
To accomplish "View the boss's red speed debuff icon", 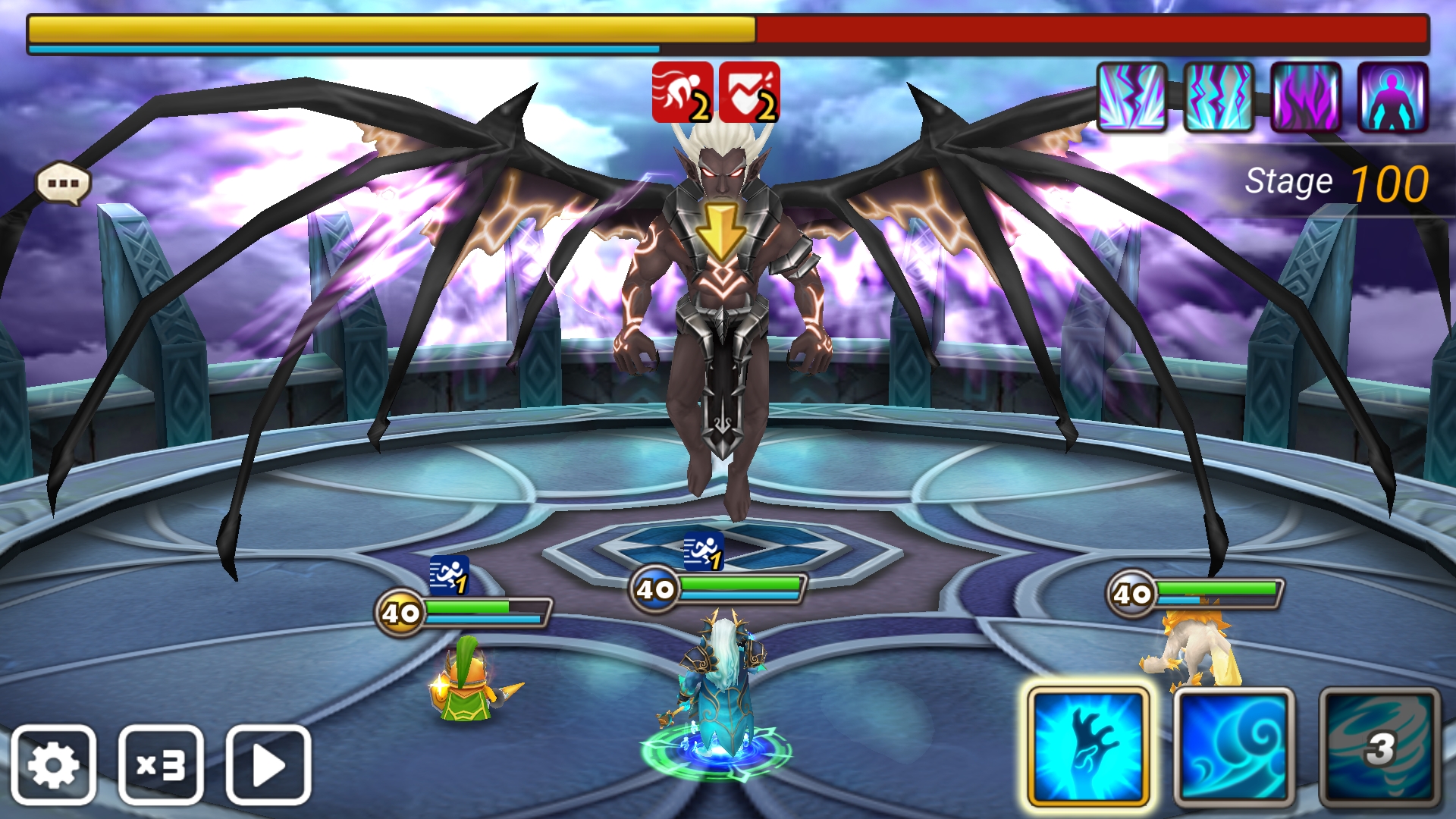I will 682,93.
